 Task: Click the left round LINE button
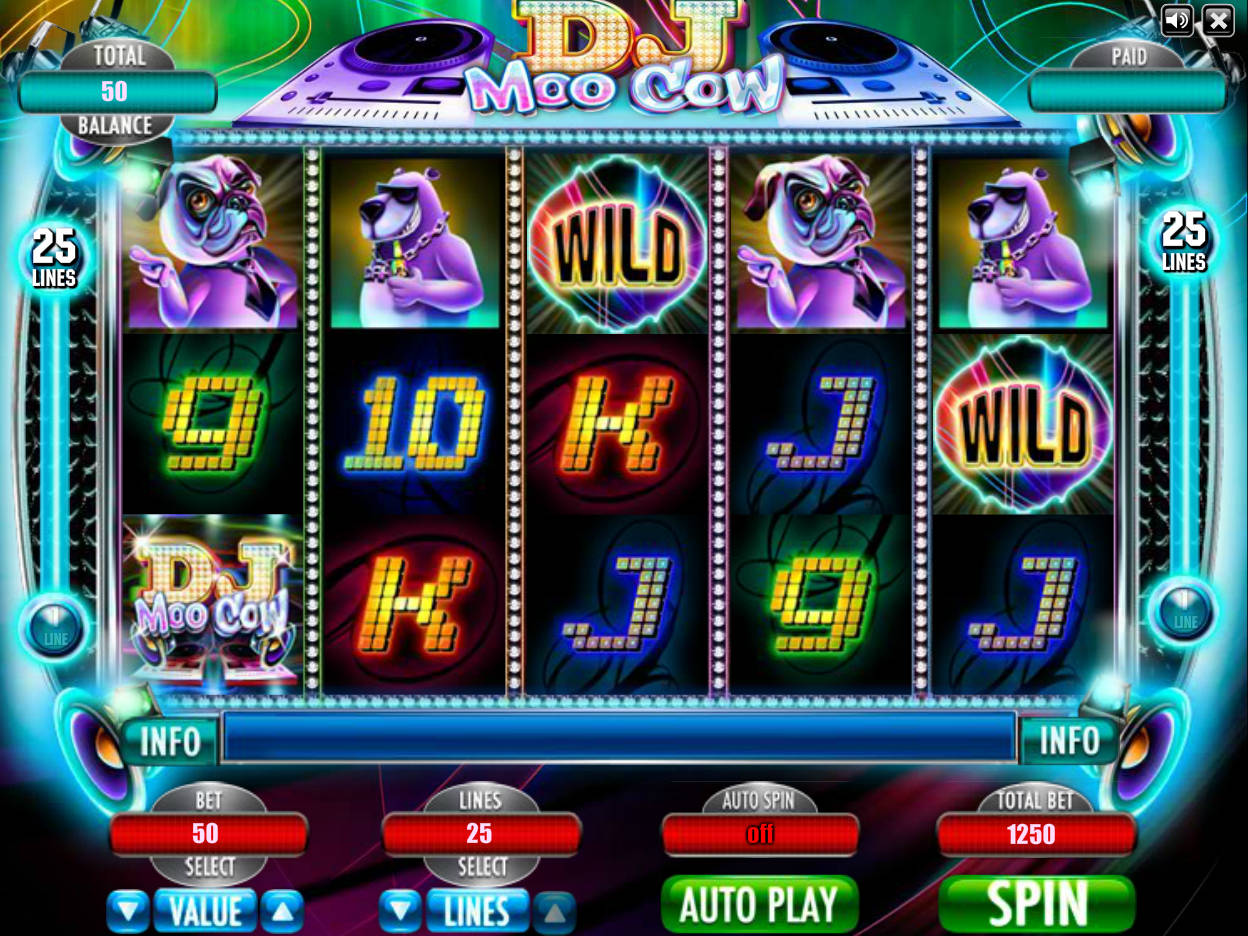pyautogui.click(x=54, y=627)
